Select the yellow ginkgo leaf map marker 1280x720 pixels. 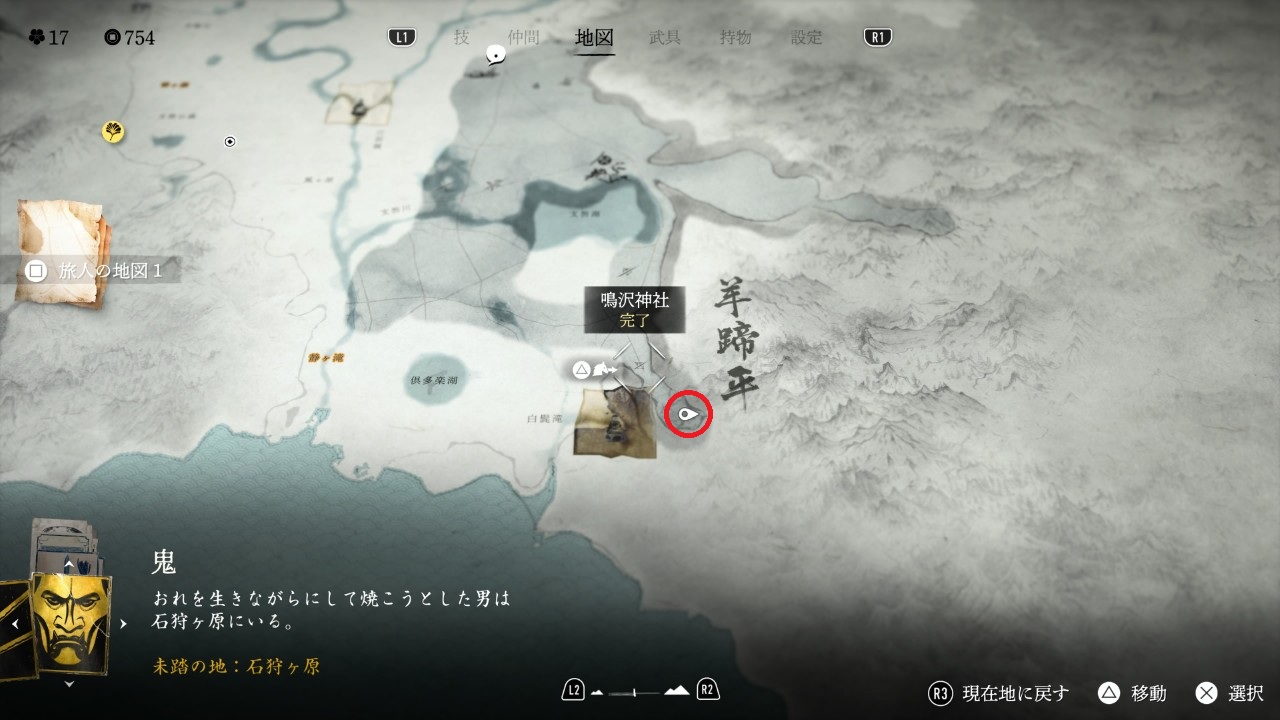click(113, 131)
